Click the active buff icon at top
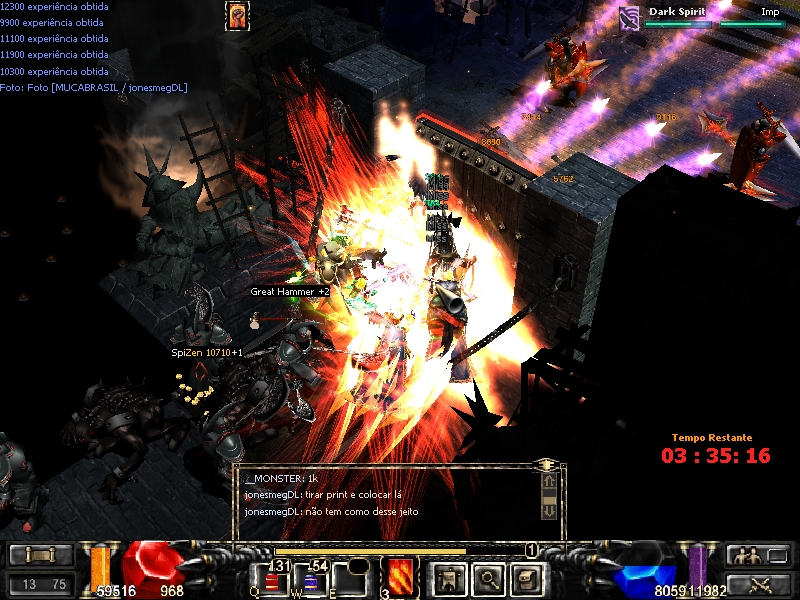Viewport: 800px width, 600px height. (237, 15)
